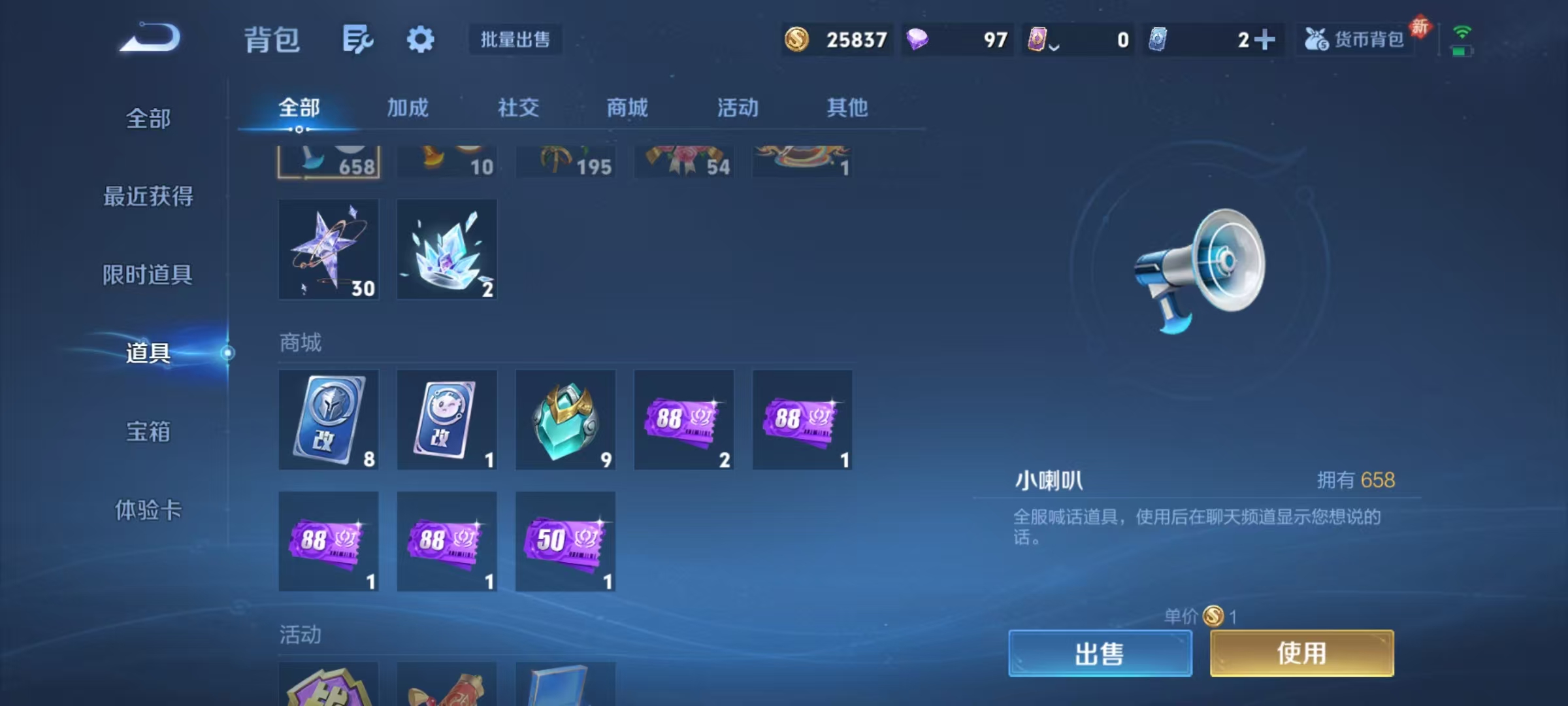
Task: Click the 出售 sell button
Action: click(1100, 653)
